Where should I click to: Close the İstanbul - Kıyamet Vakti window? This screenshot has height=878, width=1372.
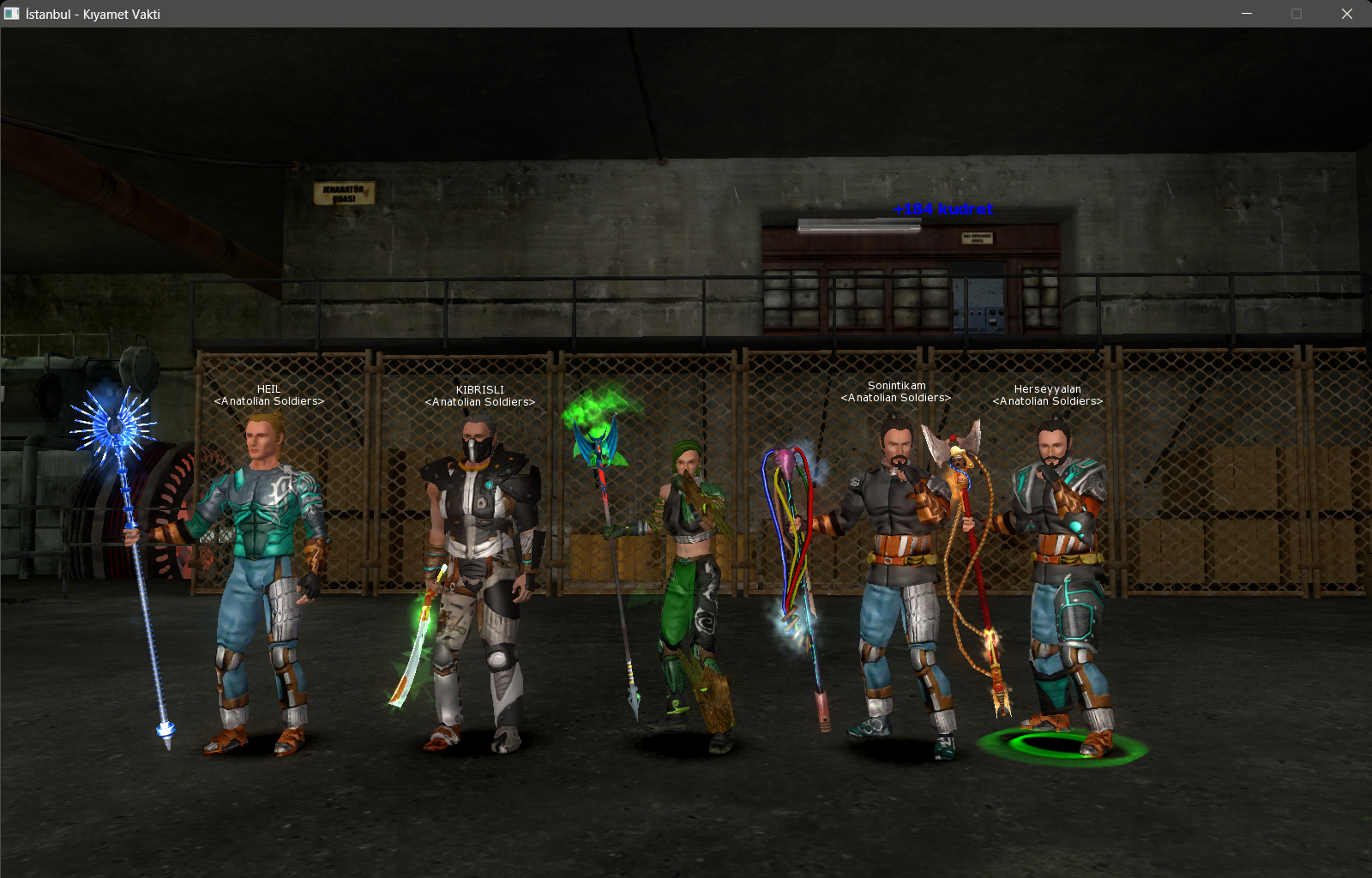pyautogui.click(x=1346, y=14)
